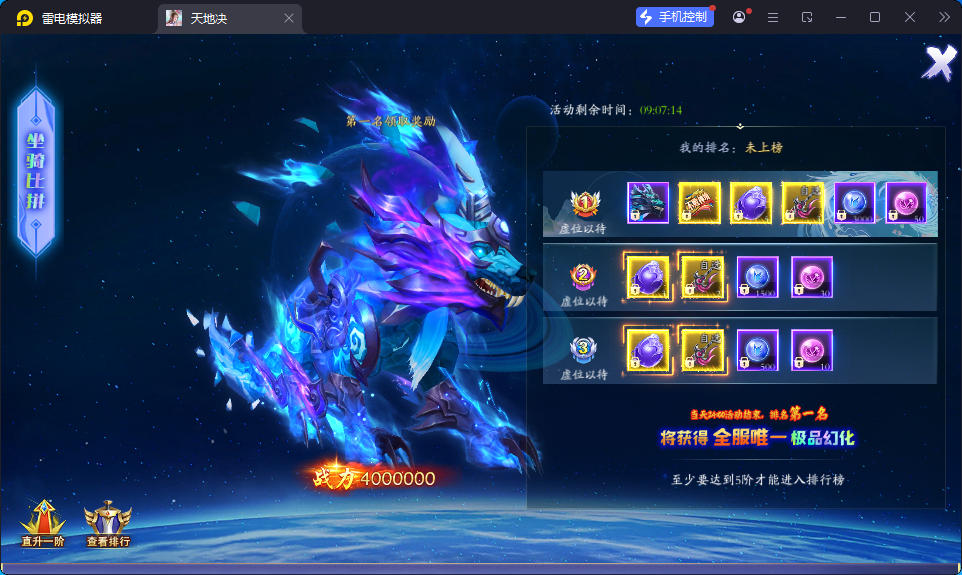This screenshot has height=575, width=962.
Task: Close the mount ranking event screen
Action: point(939,63)
